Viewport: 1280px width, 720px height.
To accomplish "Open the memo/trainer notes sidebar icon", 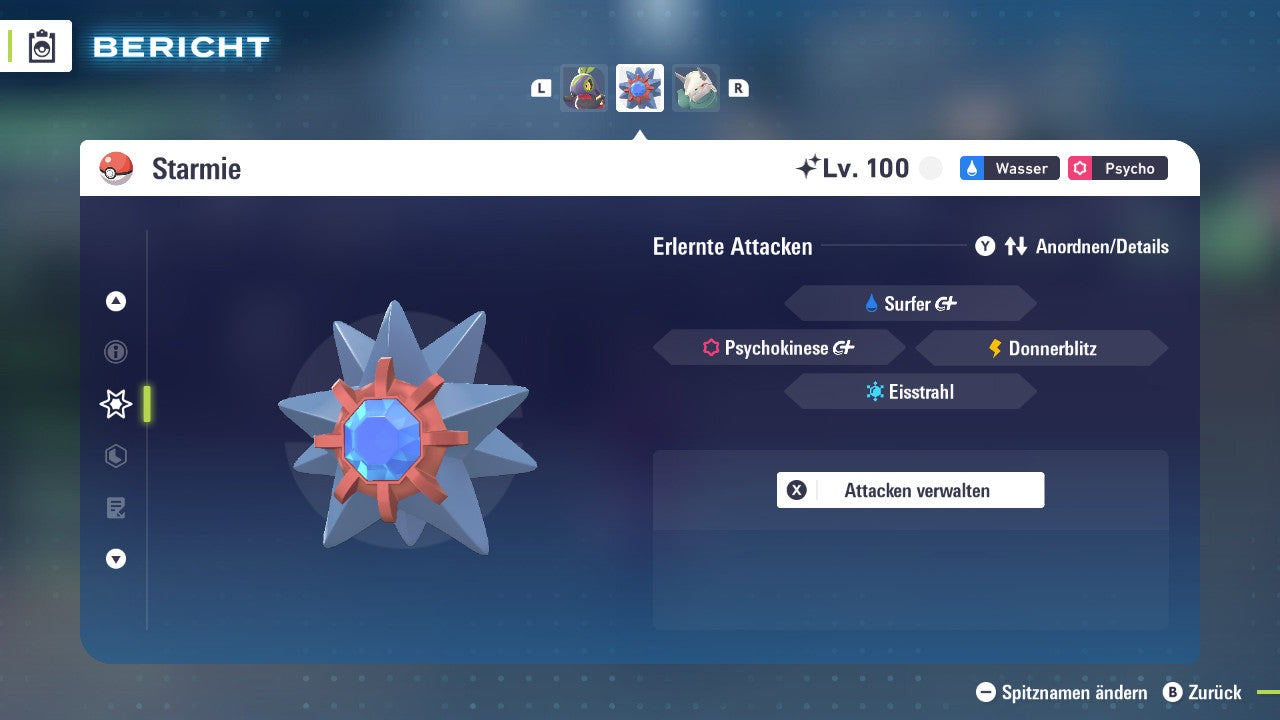I will click(116, 508).
